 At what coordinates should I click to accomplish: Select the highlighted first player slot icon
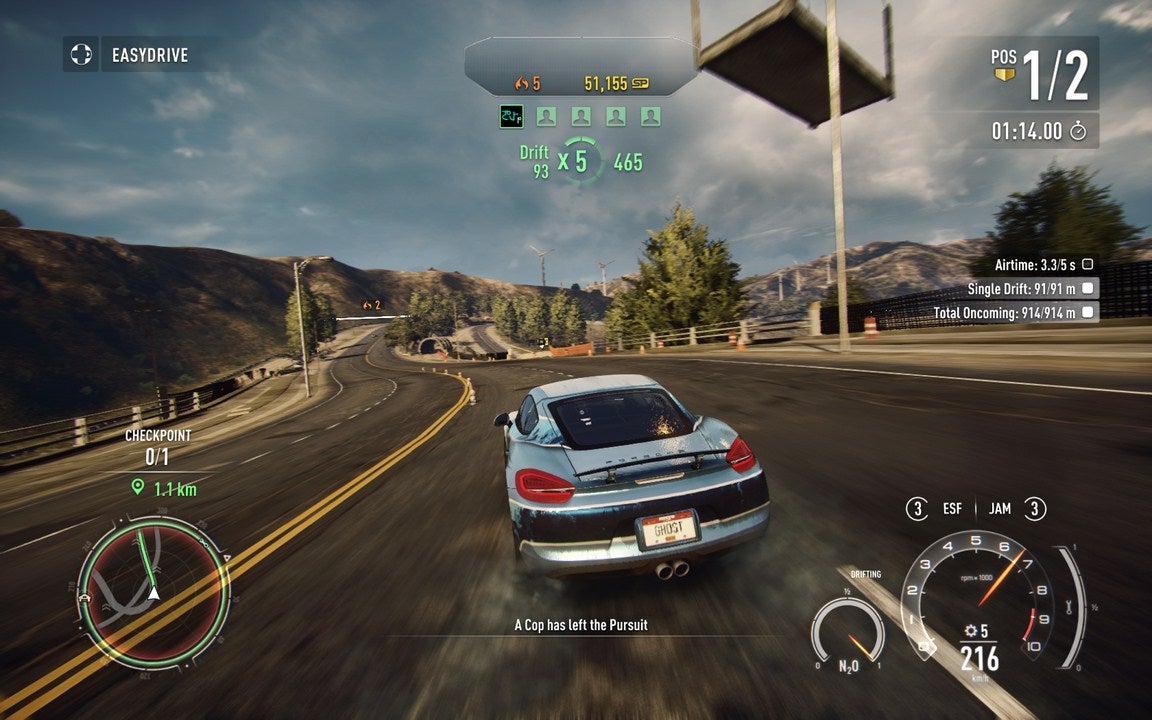pos(511,117)
